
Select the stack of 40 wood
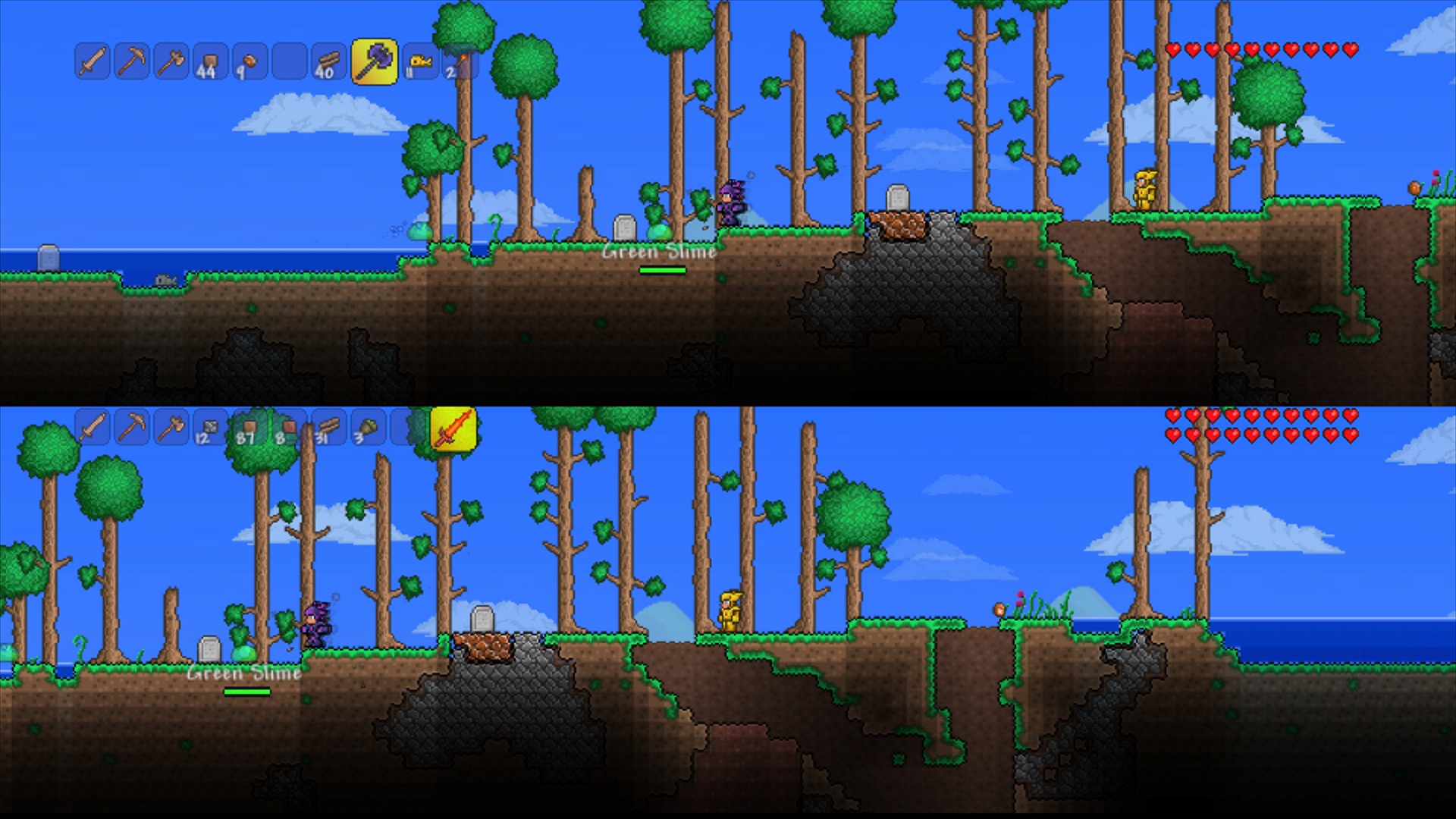(x=330, y=62)
